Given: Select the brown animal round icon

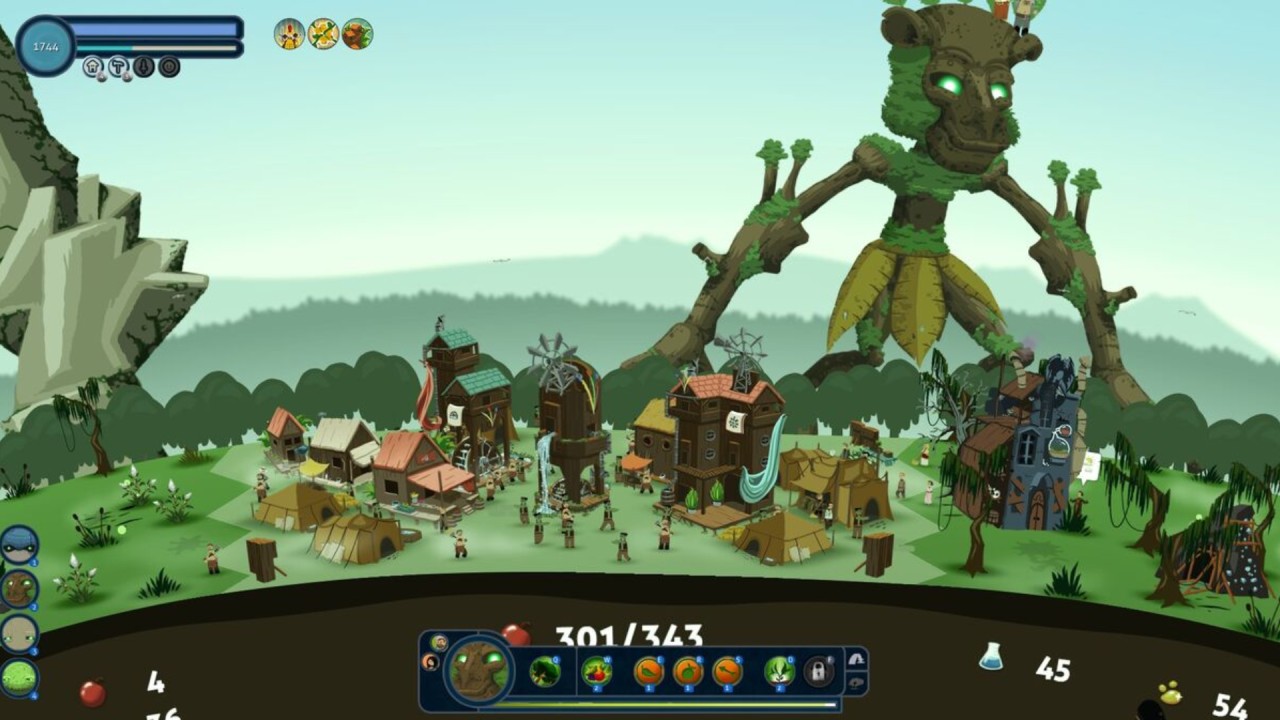Looking at the screenshot, I should point(357,34).
